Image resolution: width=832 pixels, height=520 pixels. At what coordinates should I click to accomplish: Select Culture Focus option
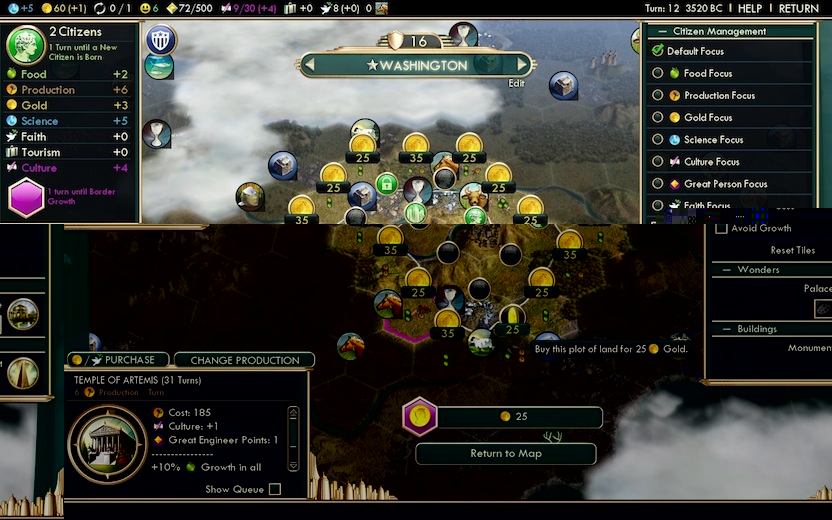point(658,162)
